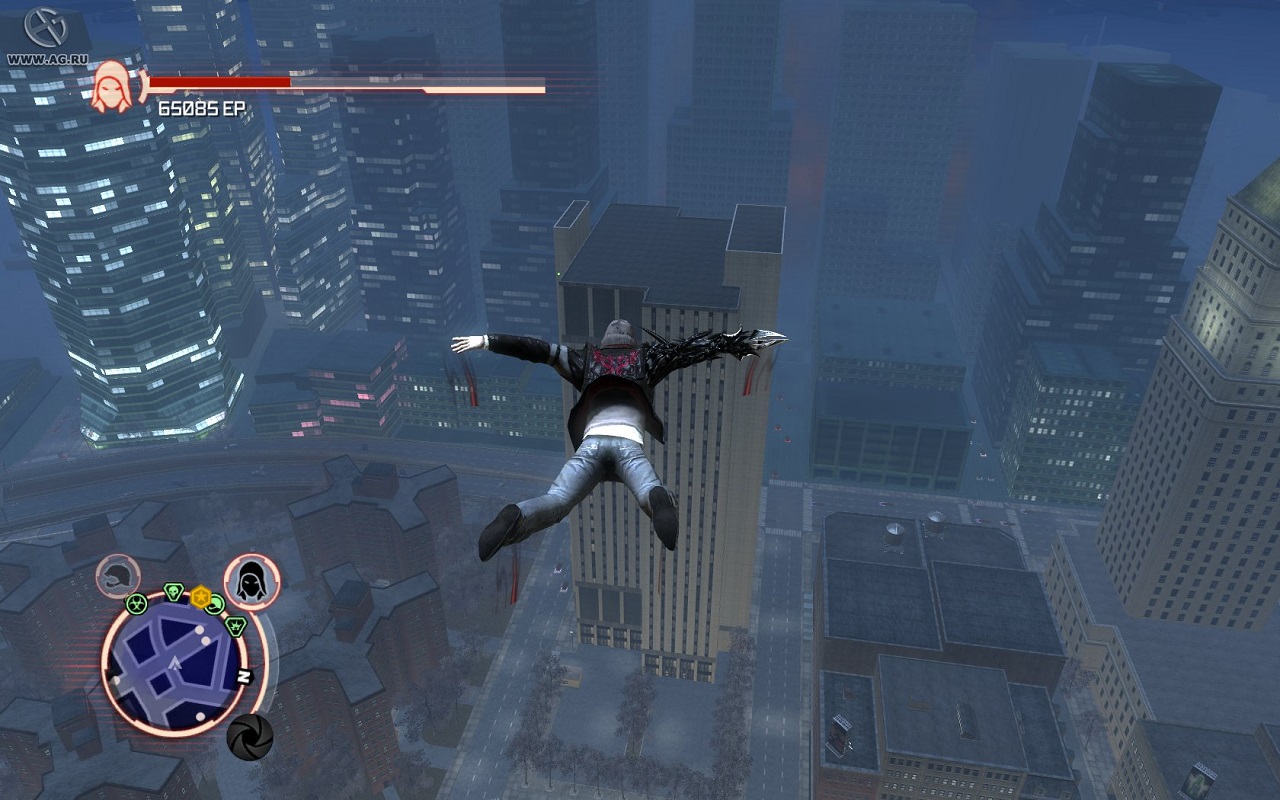Click the green biohazard marker on minimap

[136, 603]
